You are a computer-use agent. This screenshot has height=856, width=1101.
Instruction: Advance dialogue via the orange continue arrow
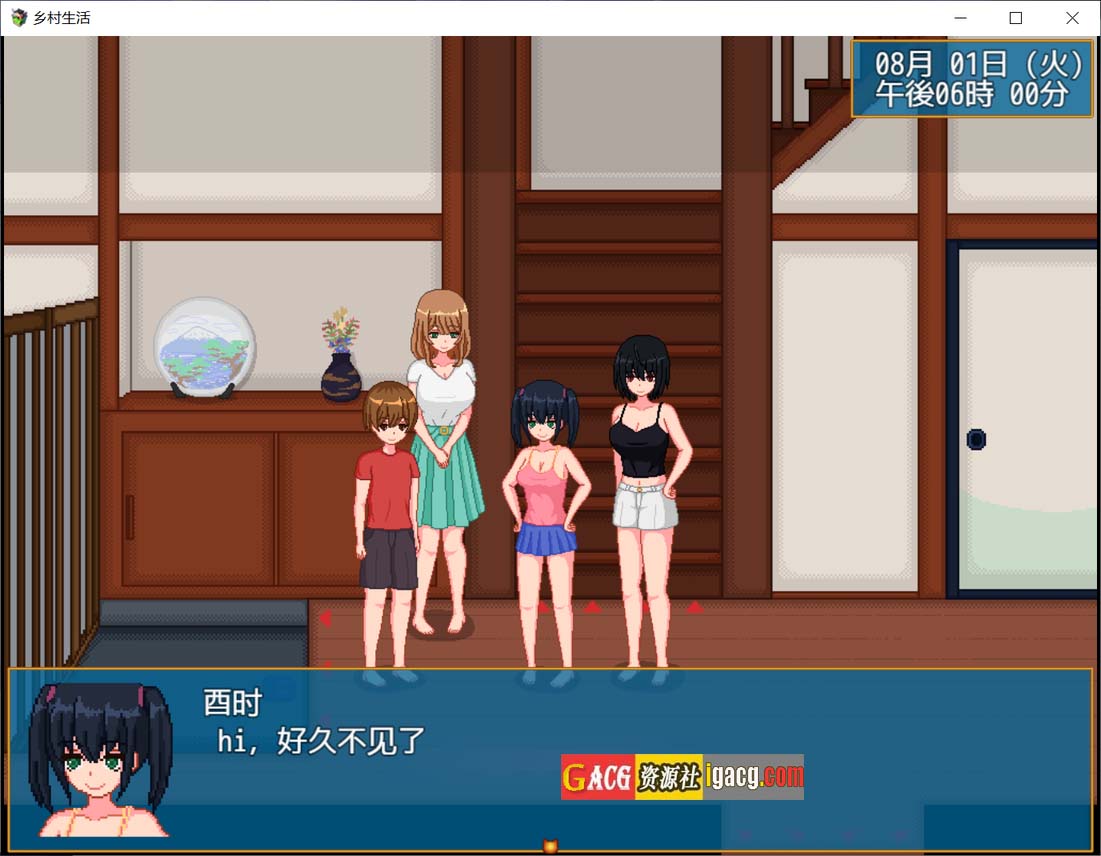pyautogui.click(x=549, y=846)
